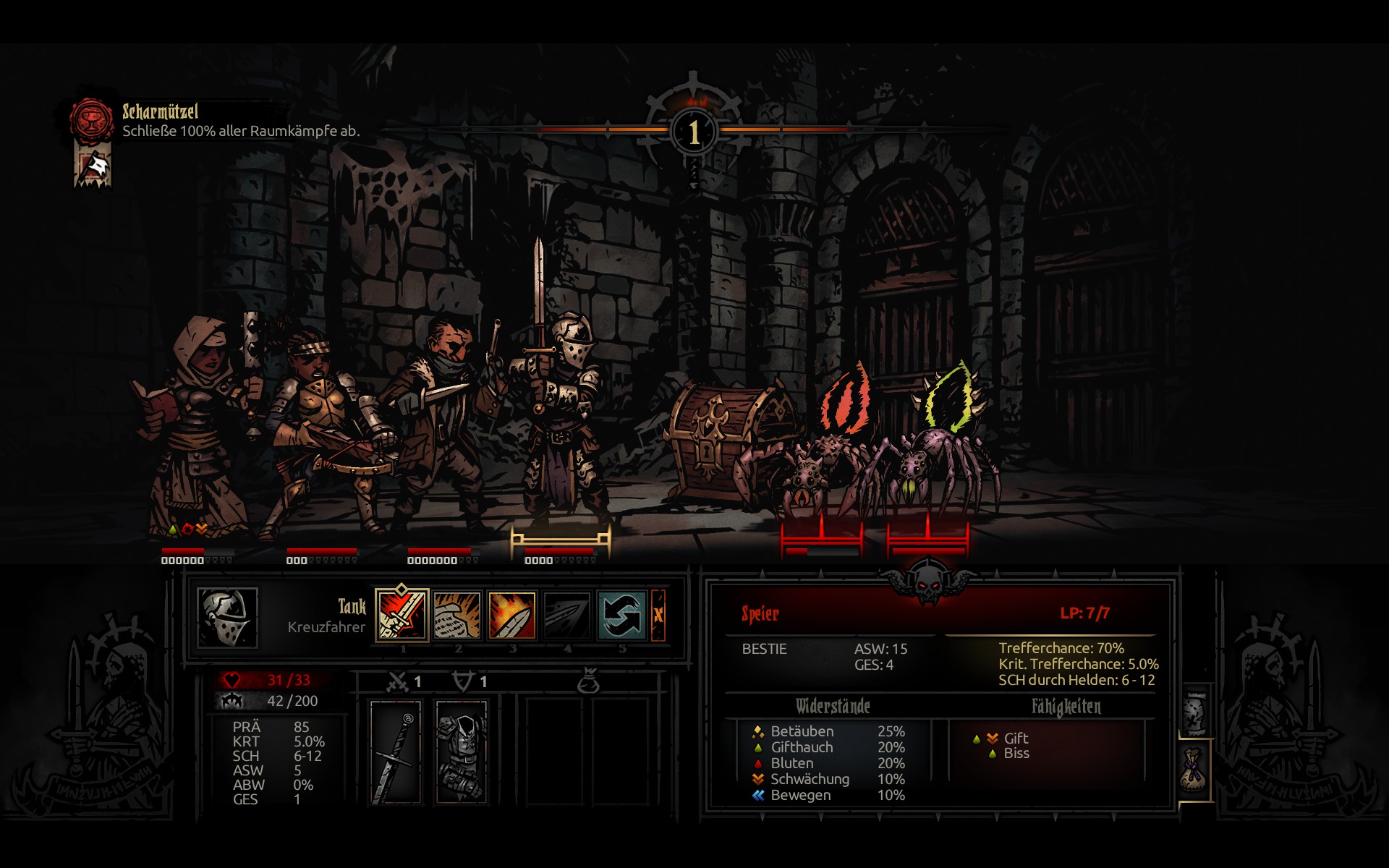
Task: Click the Scharmützel quest seal icon
Action: point(92,120)
